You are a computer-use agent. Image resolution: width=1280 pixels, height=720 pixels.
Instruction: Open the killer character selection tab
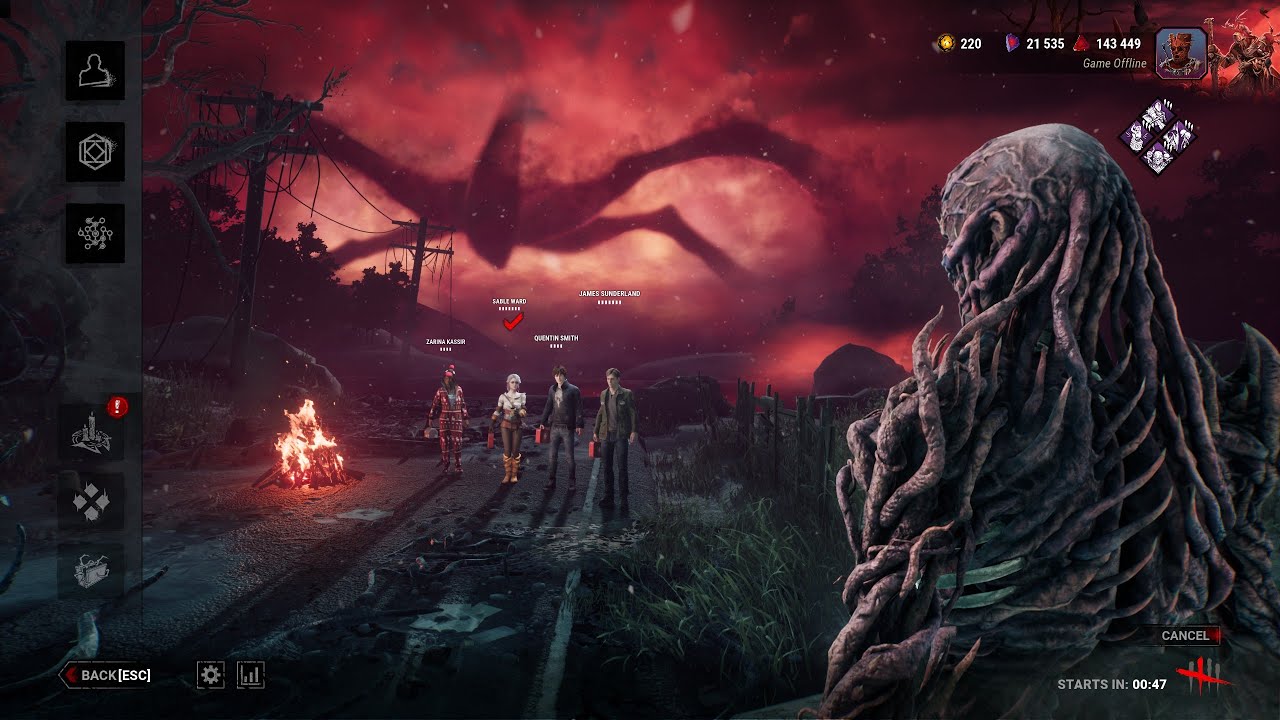95,70
